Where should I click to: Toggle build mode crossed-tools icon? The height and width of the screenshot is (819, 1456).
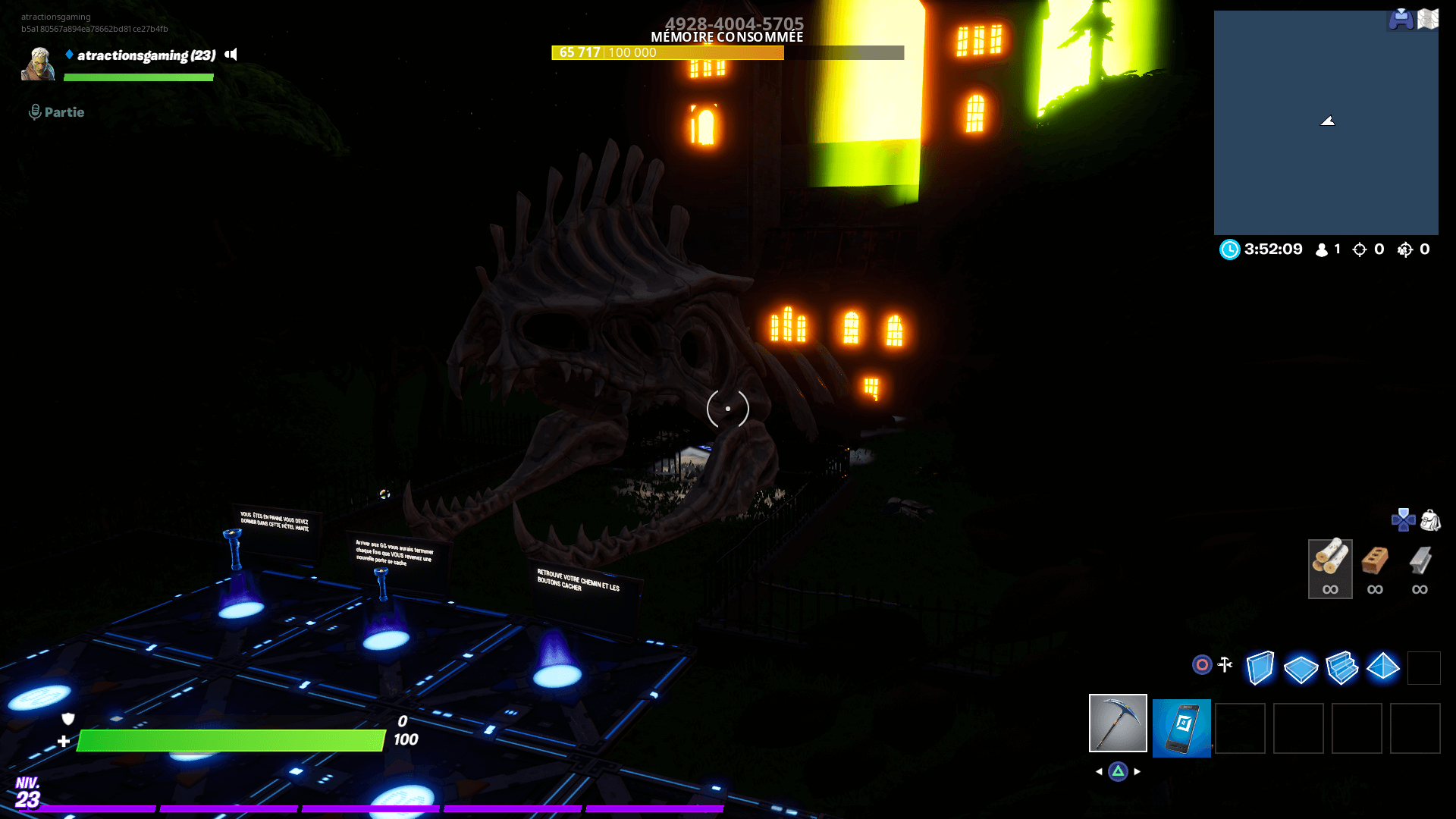coord(1225,665)
